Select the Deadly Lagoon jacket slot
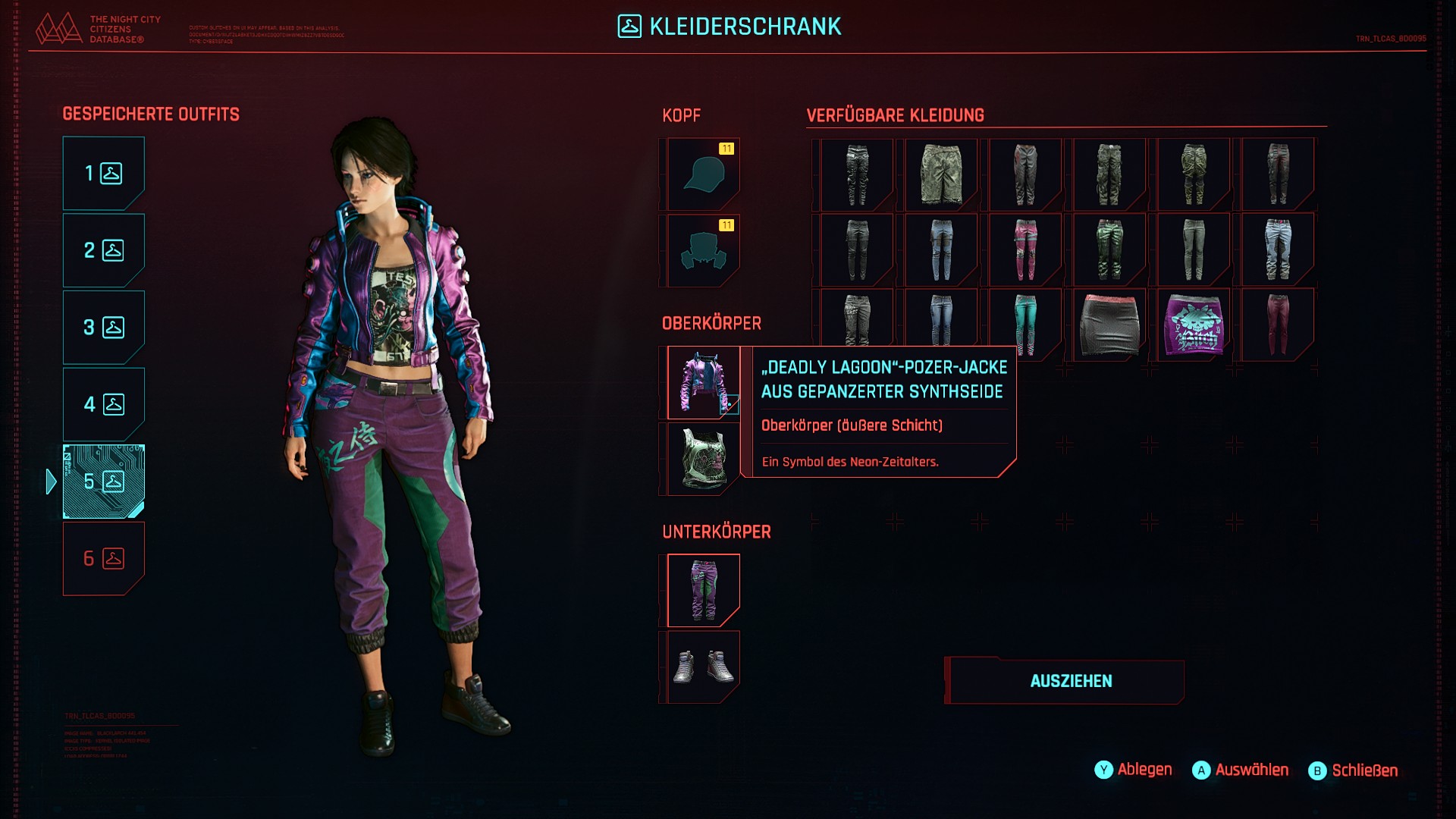Viewport: 1456px width, 819px height. click(703, 383)
